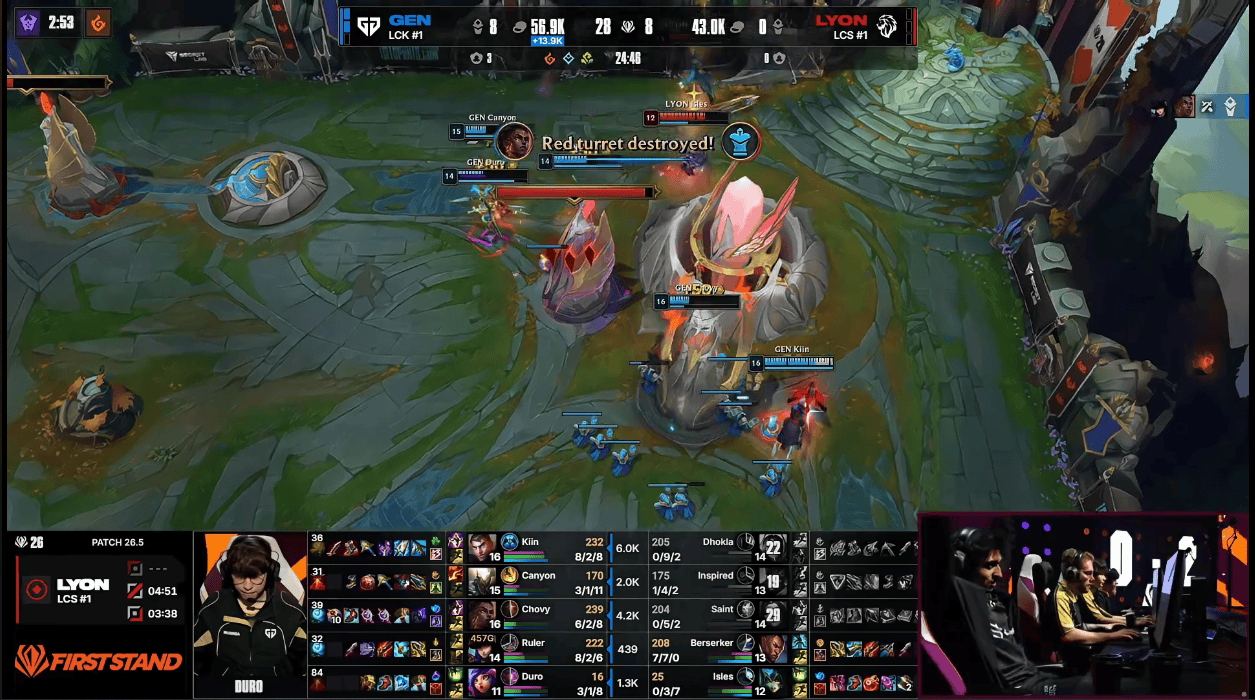Select Kiin's champion portrait in the scoreboard

tap(482, 548)
